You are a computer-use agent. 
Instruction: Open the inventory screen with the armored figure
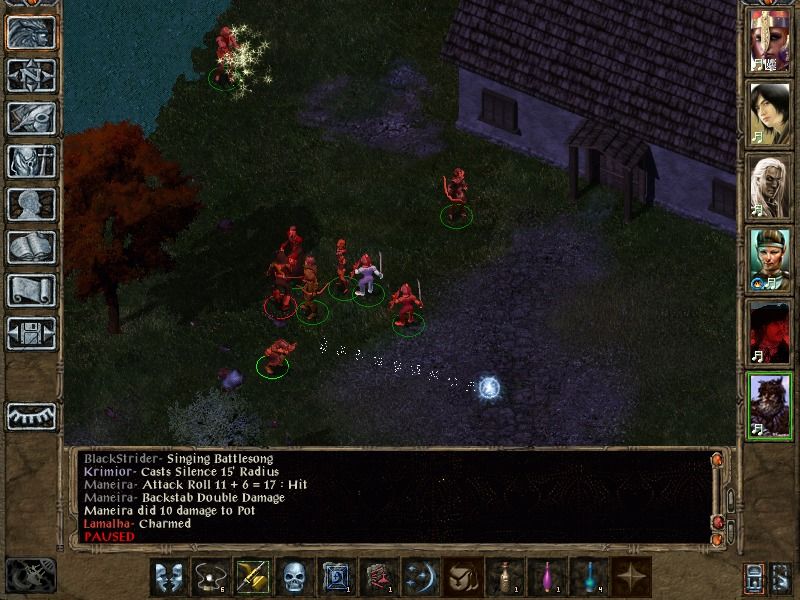[31, 161]
